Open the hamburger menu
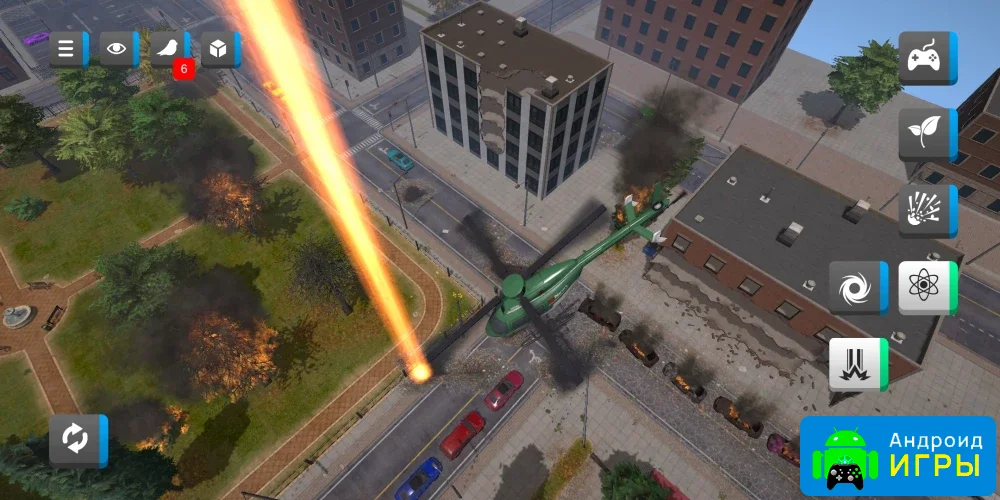The height and width of the screenshot is (500, 1000). [x=67, y=49]
